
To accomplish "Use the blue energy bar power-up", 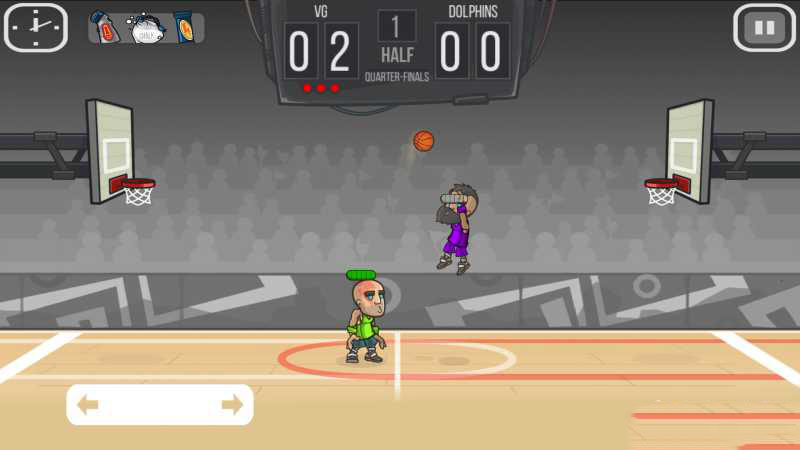I will click(x=185, y=28).
